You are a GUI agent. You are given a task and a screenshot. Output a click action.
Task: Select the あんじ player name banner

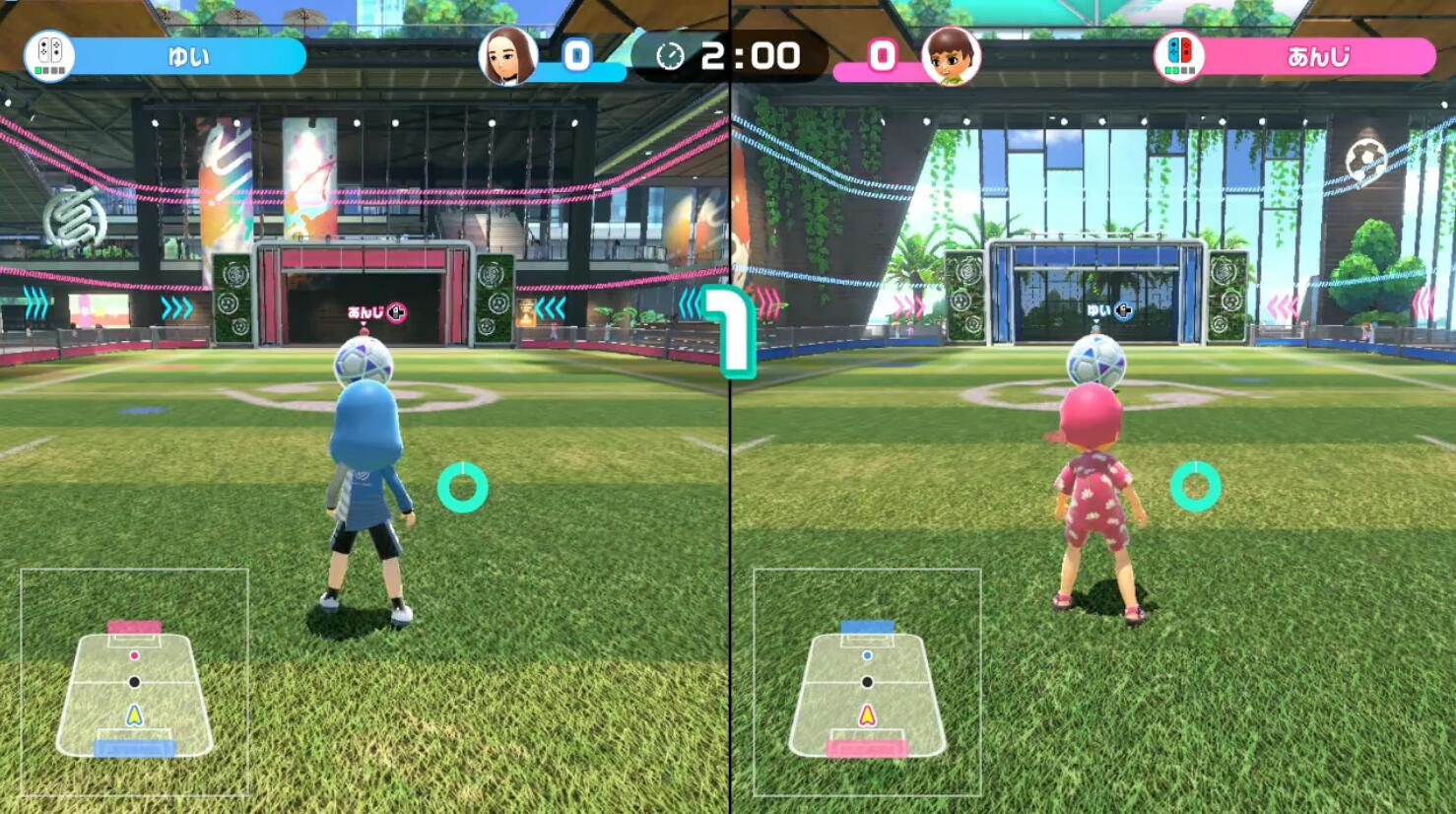coord(1318,56)
